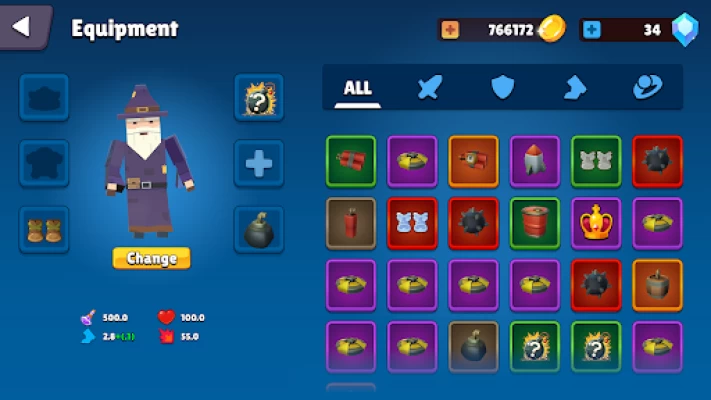Show the shield category tab
This screenshot has height=400, width=711.
[502, 88]
